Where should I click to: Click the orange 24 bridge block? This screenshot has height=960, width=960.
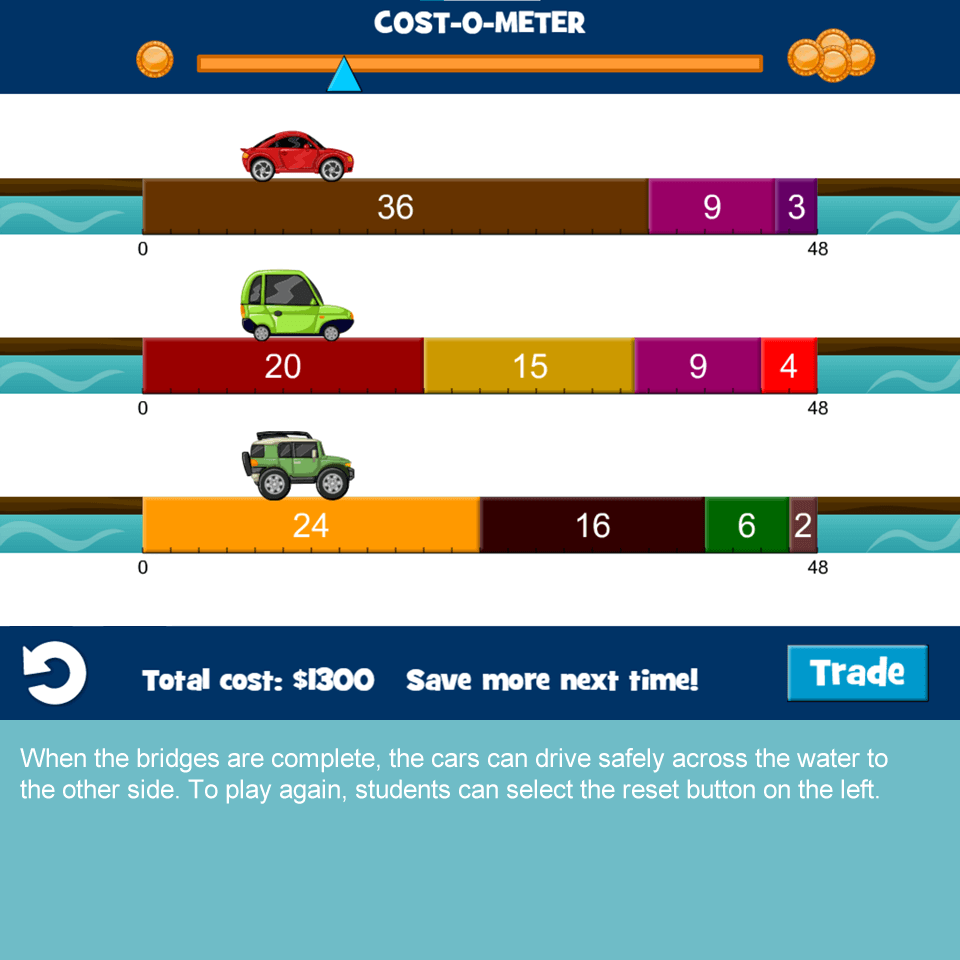(311, 525)
